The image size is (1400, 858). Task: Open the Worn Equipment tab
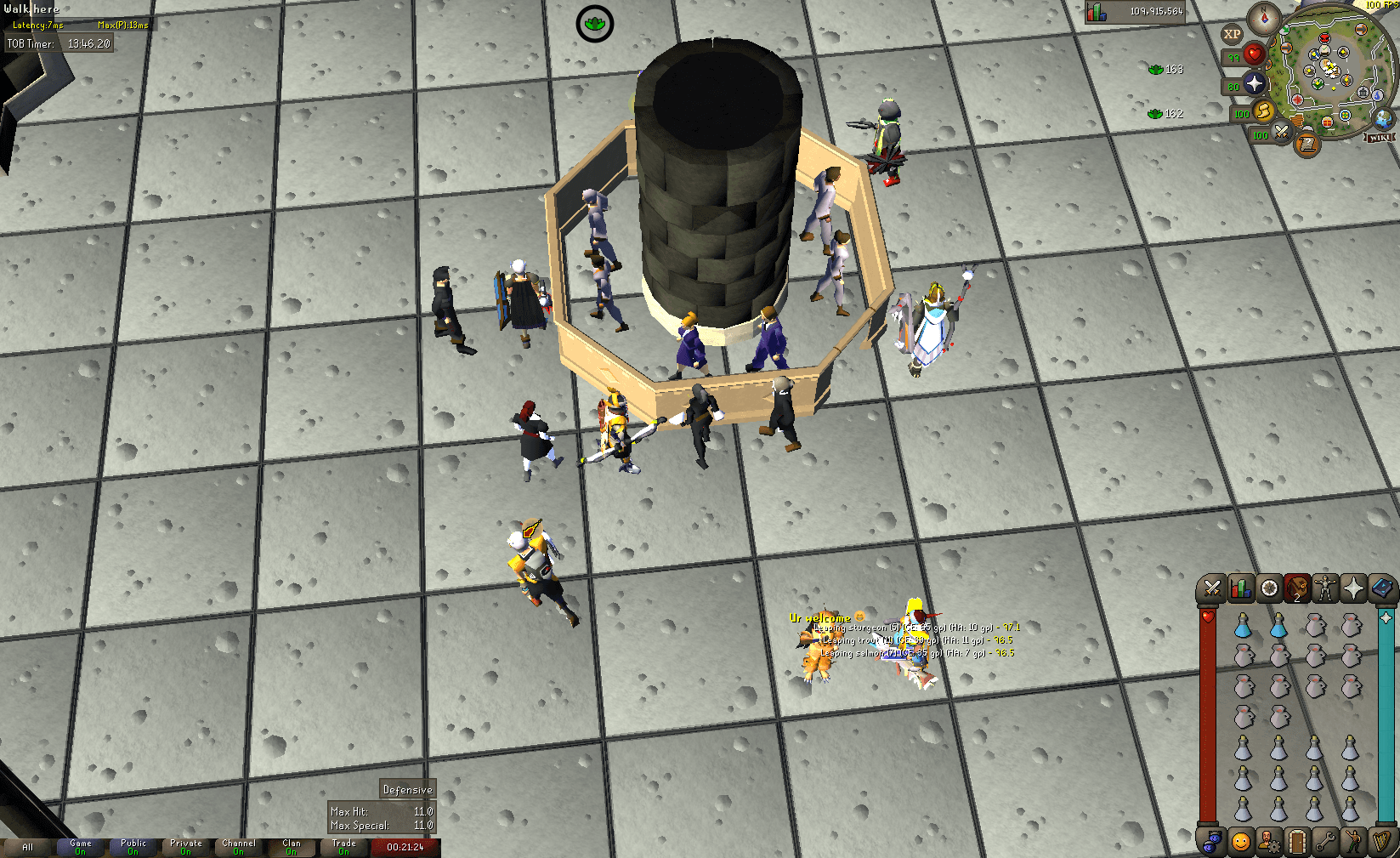click(x=1324, y=588)
